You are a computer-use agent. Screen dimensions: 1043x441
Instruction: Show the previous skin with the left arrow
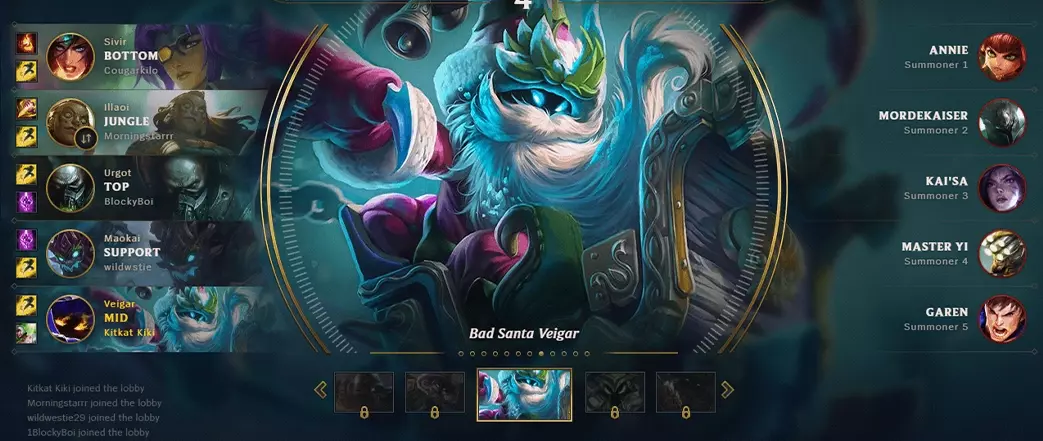(x=321, y=389)
